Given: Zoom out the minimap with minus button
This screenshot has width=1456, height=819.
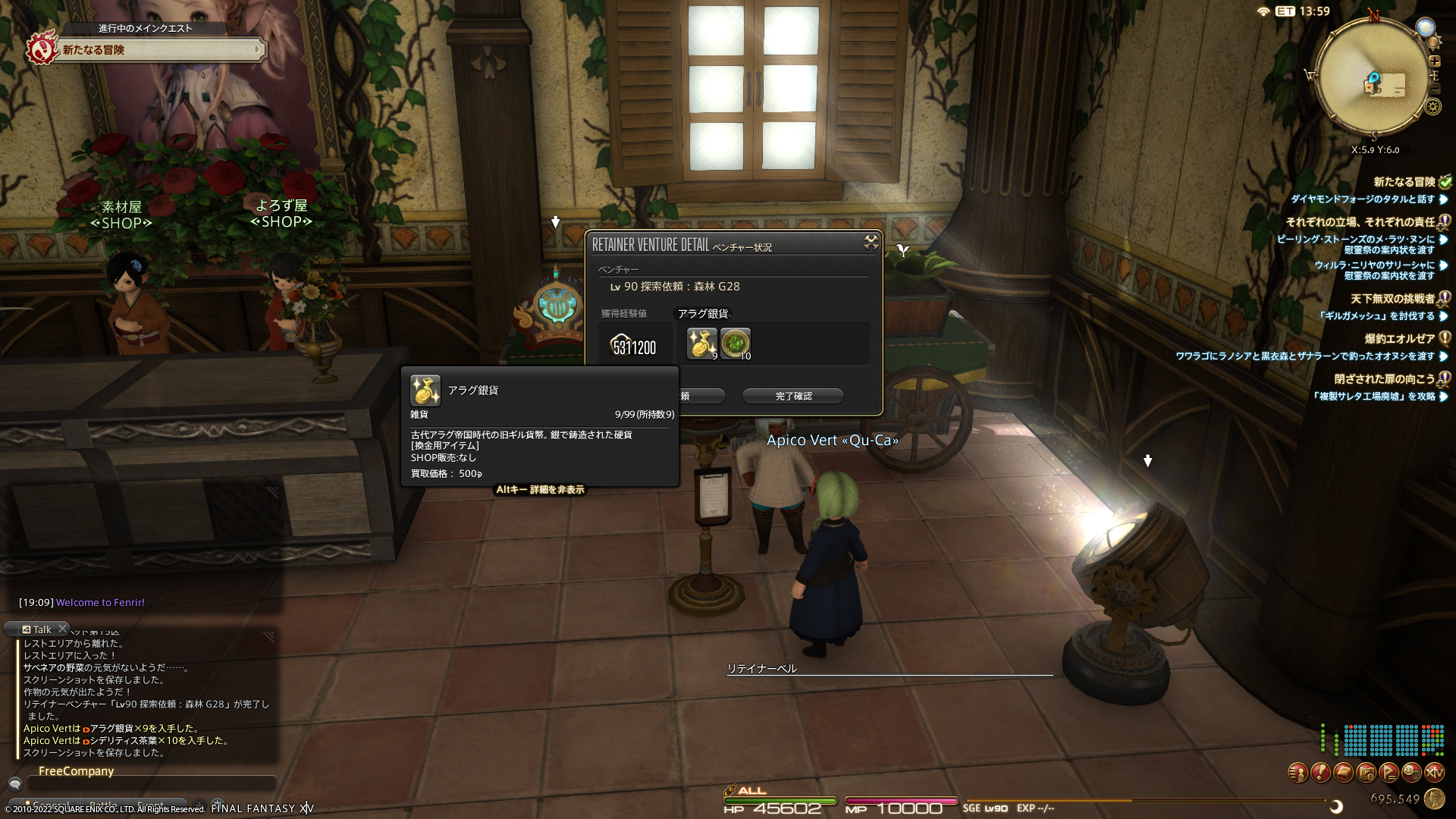Looking at the screenshot, I should pyautogui.click(x=1434, y=89).
